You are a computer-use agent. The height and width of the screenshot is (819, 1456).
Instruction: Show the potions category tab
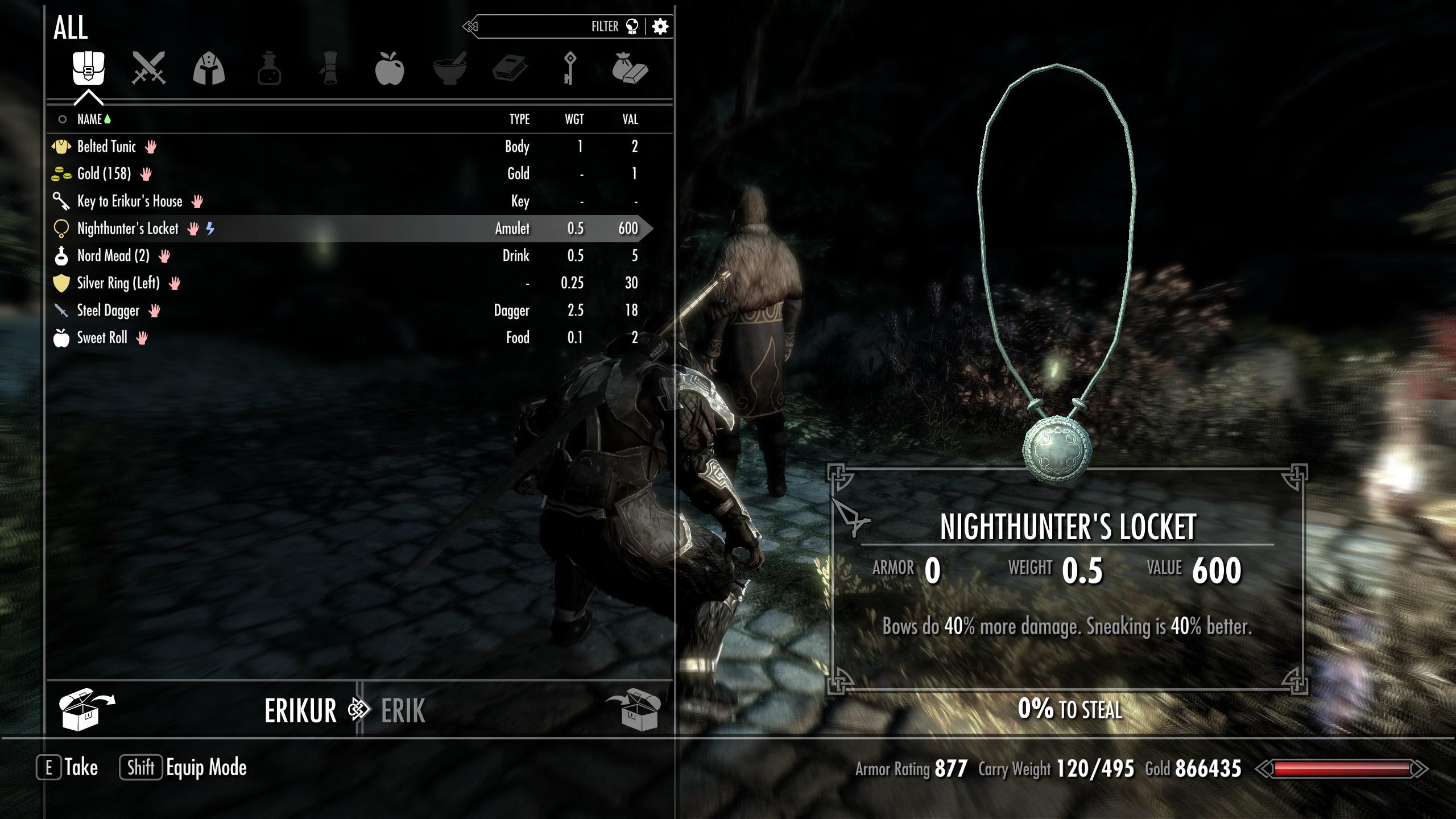pyautogui.click(x=269, y=68)
